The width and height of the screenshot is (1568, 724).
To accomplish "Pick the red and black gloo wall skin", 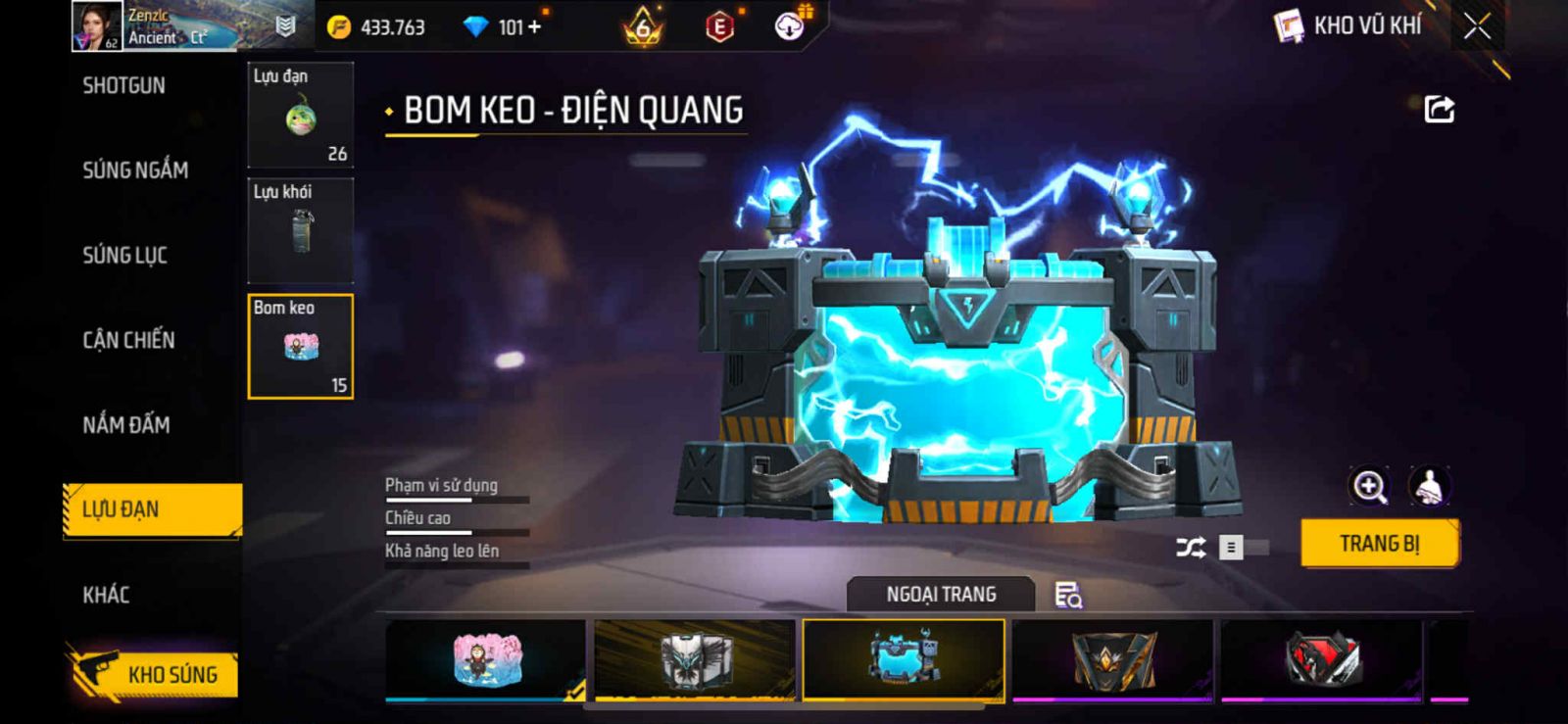I will click(x=1321, y=660).
